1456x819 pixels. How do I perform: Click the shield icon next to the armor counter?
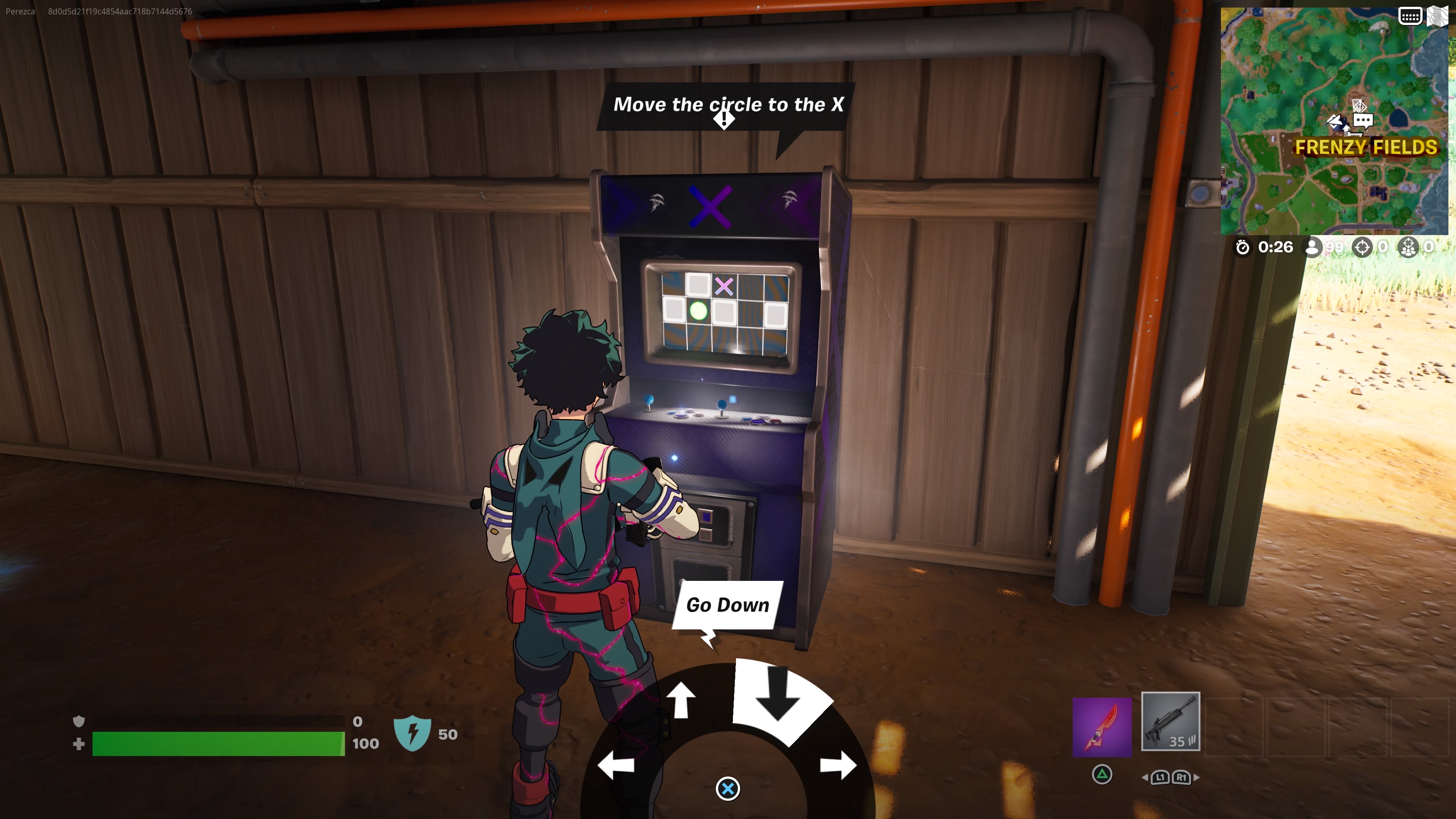point(80,722)
